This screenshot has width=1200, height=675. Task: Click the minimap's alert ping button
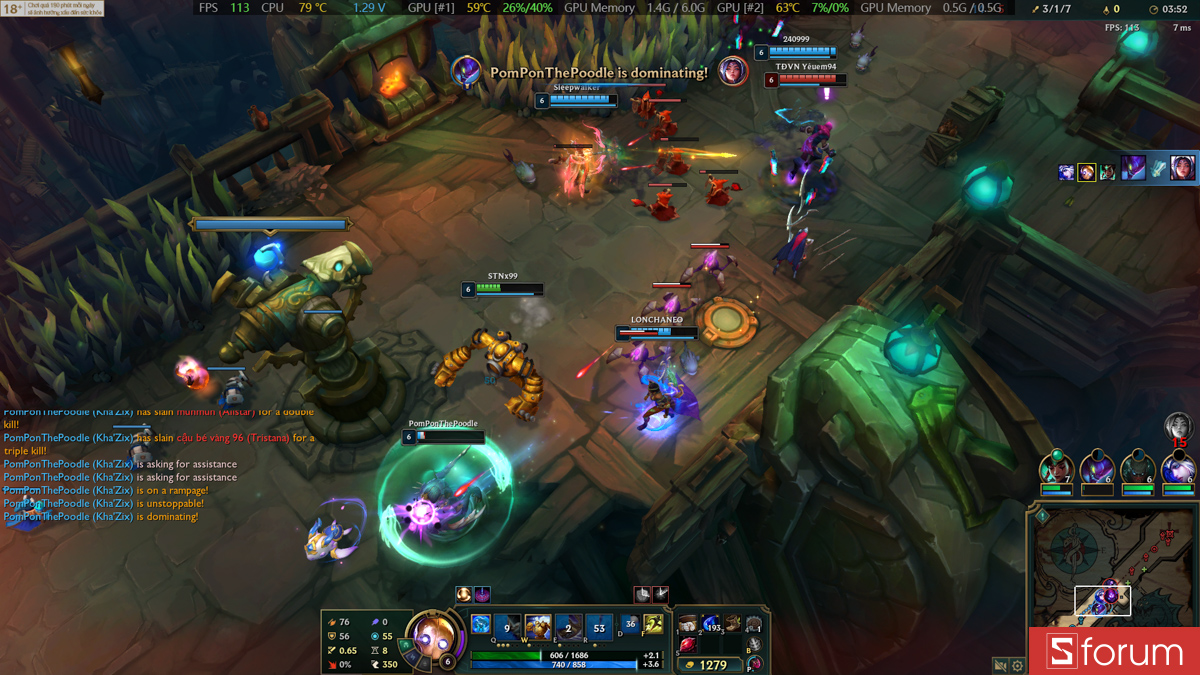(1041, 516)
